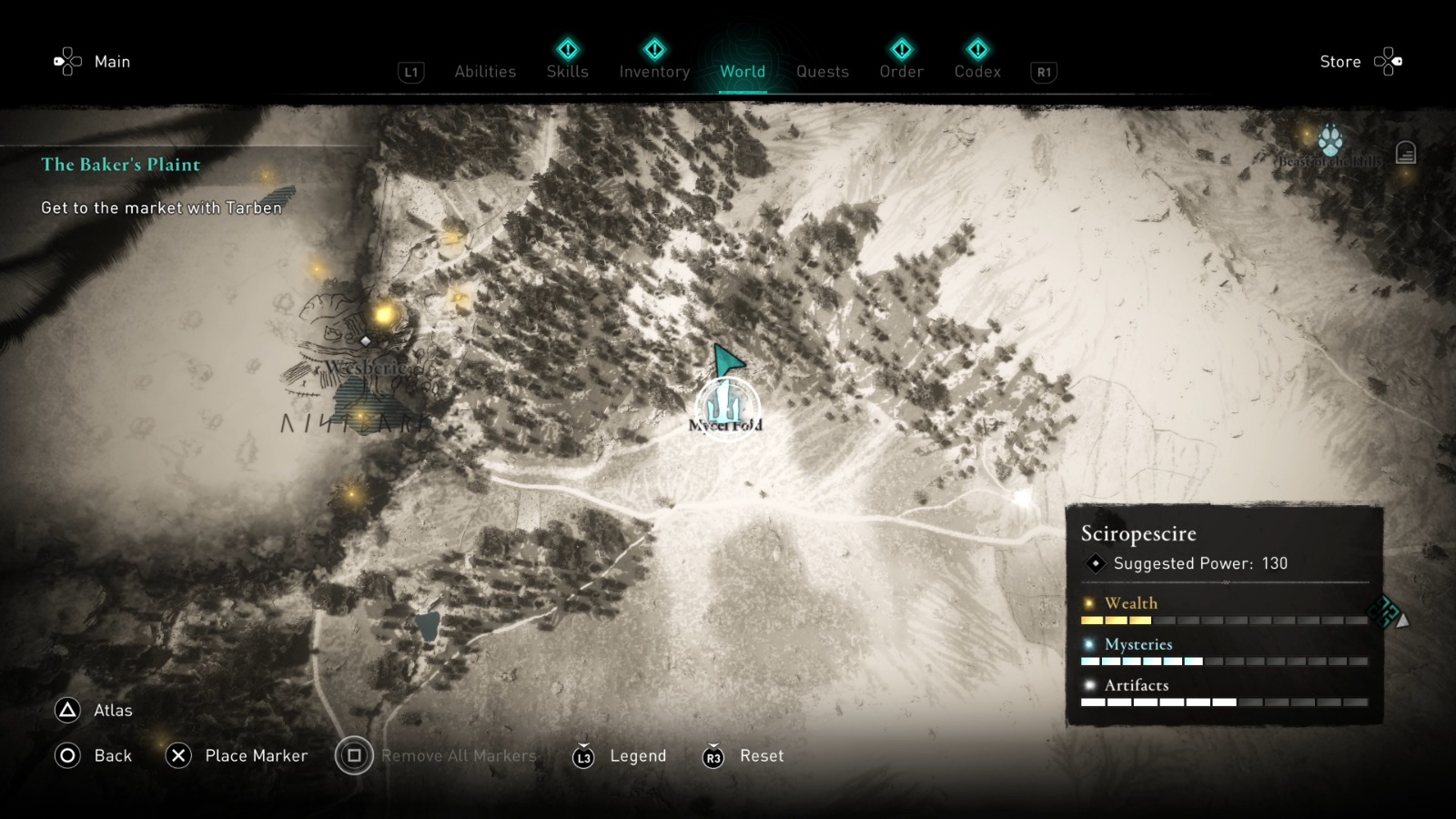The height and width of the screenshot is (819, 1456).
Task: Click the player position arrow marker
Action: point(728,358)
